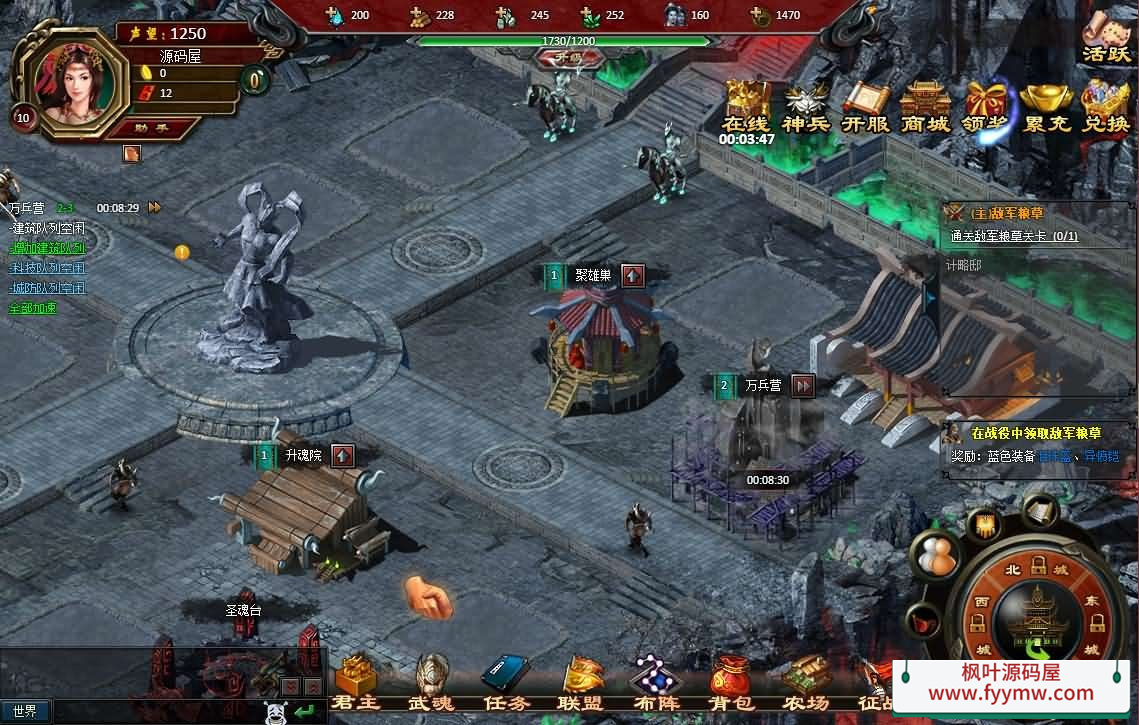Open the 布阵 formation menu
1139x725 pixels.
coord(656,683)
